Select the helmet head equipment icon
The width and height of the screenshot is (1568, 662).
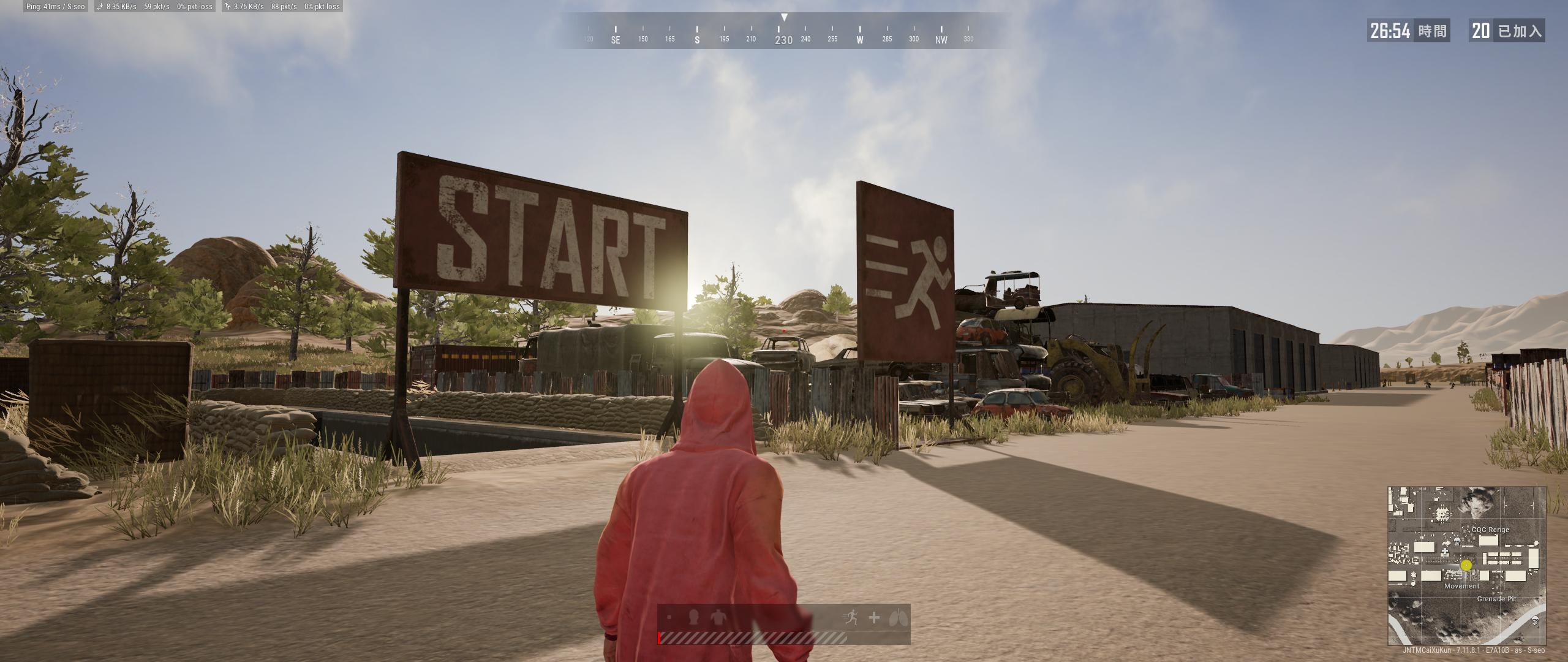[x=695, y=617]
